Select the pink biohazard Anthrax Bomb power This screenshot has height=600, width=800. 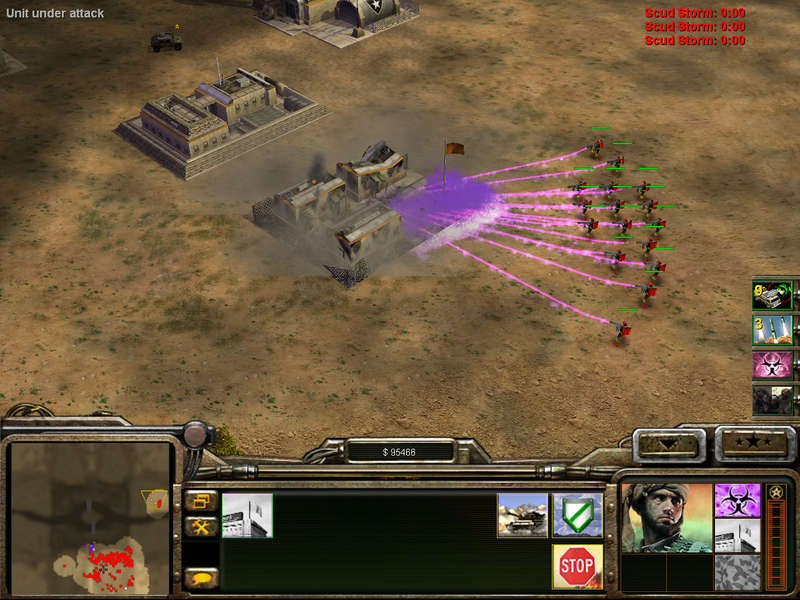pos(772,364)
